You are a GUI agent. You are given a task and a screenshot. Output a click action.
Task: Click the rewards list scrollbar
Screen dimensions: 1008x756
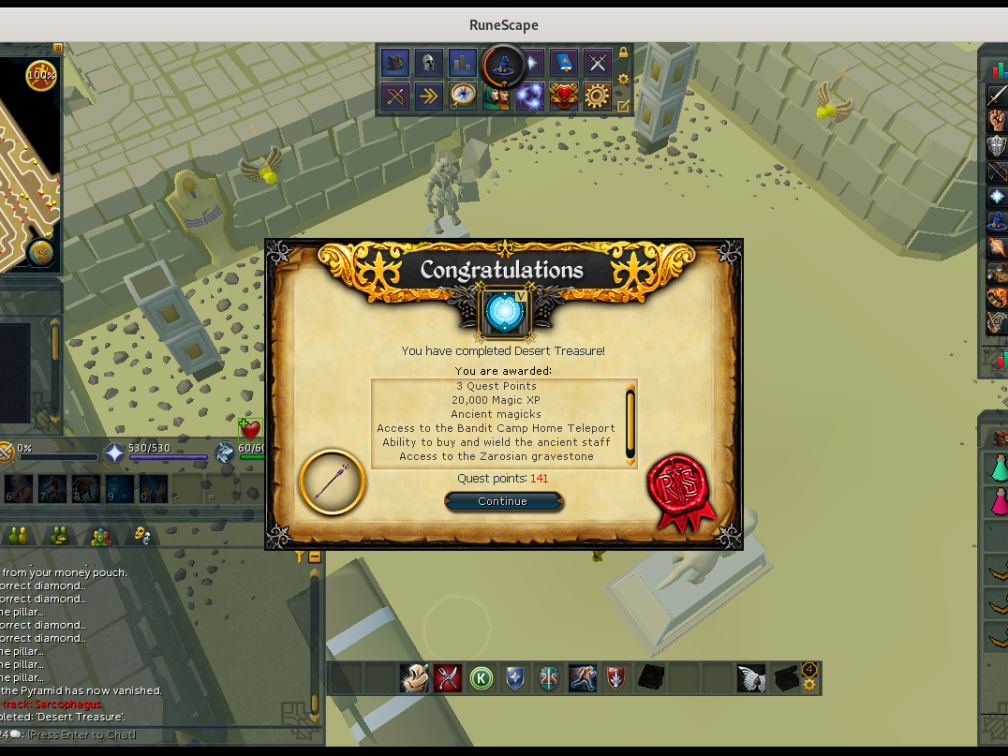pos(630,422)
